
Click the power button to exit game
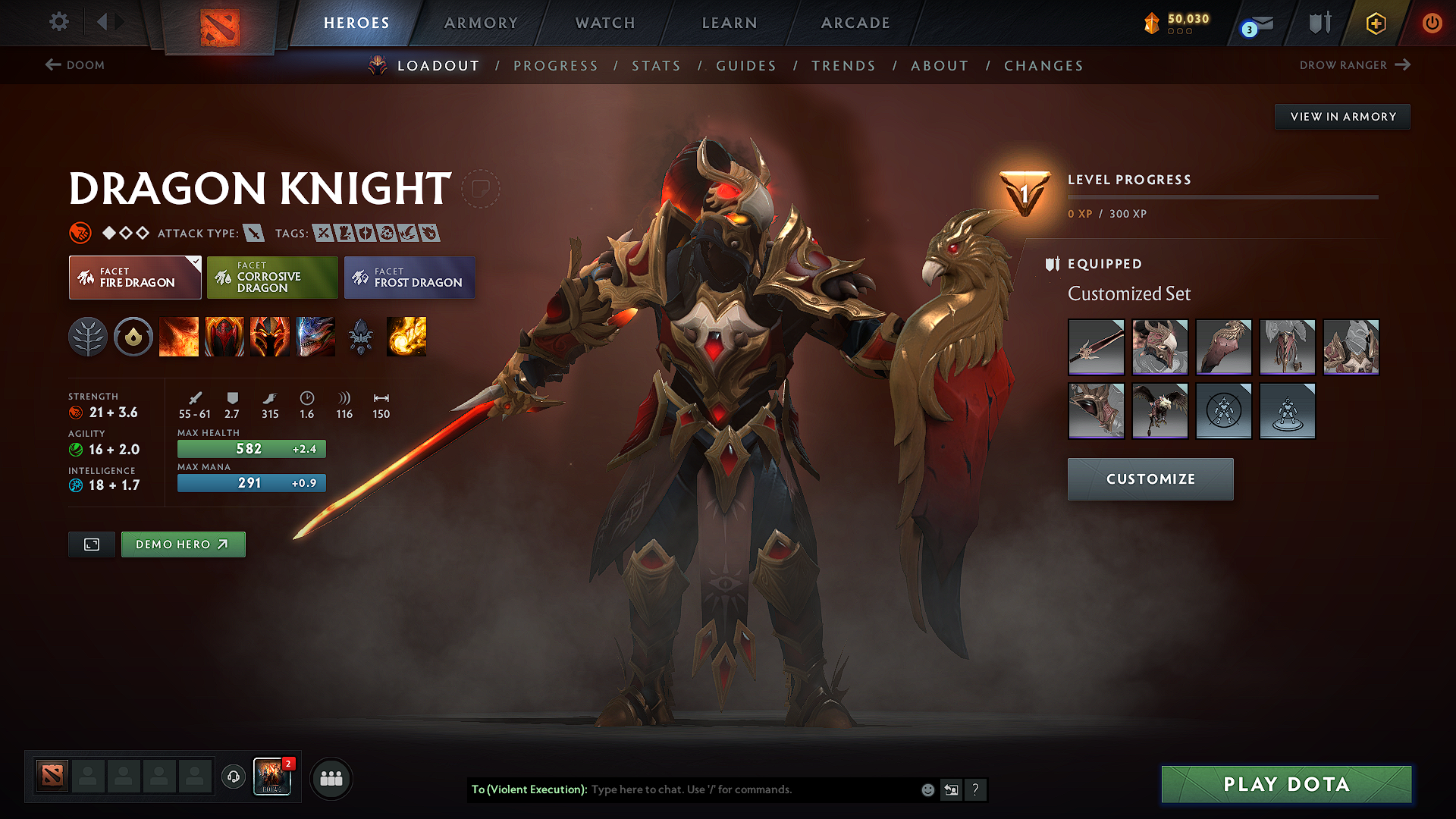click(1432, 23)
